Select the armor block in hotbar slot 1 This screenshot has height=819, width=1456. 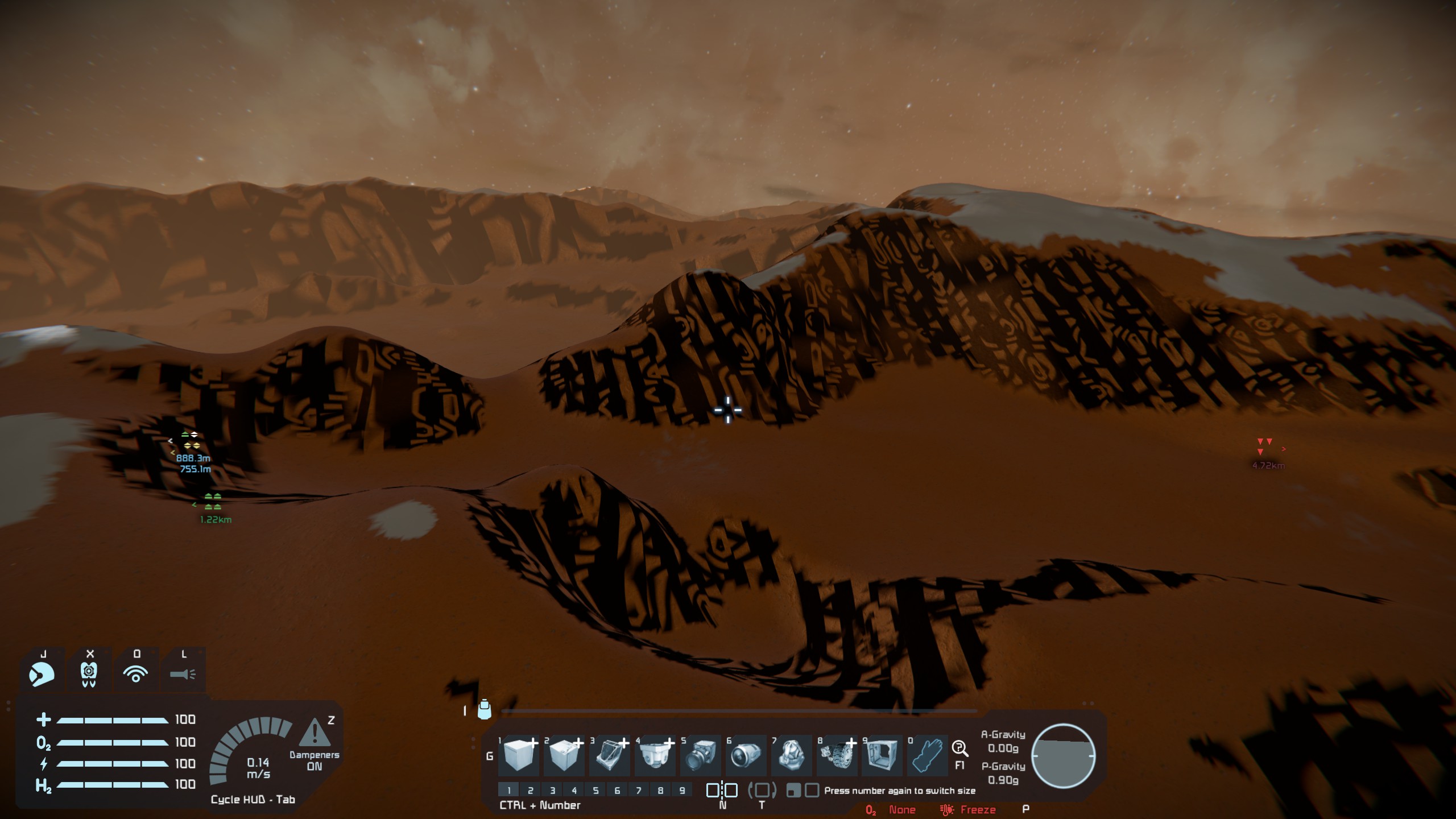[518, 755]
